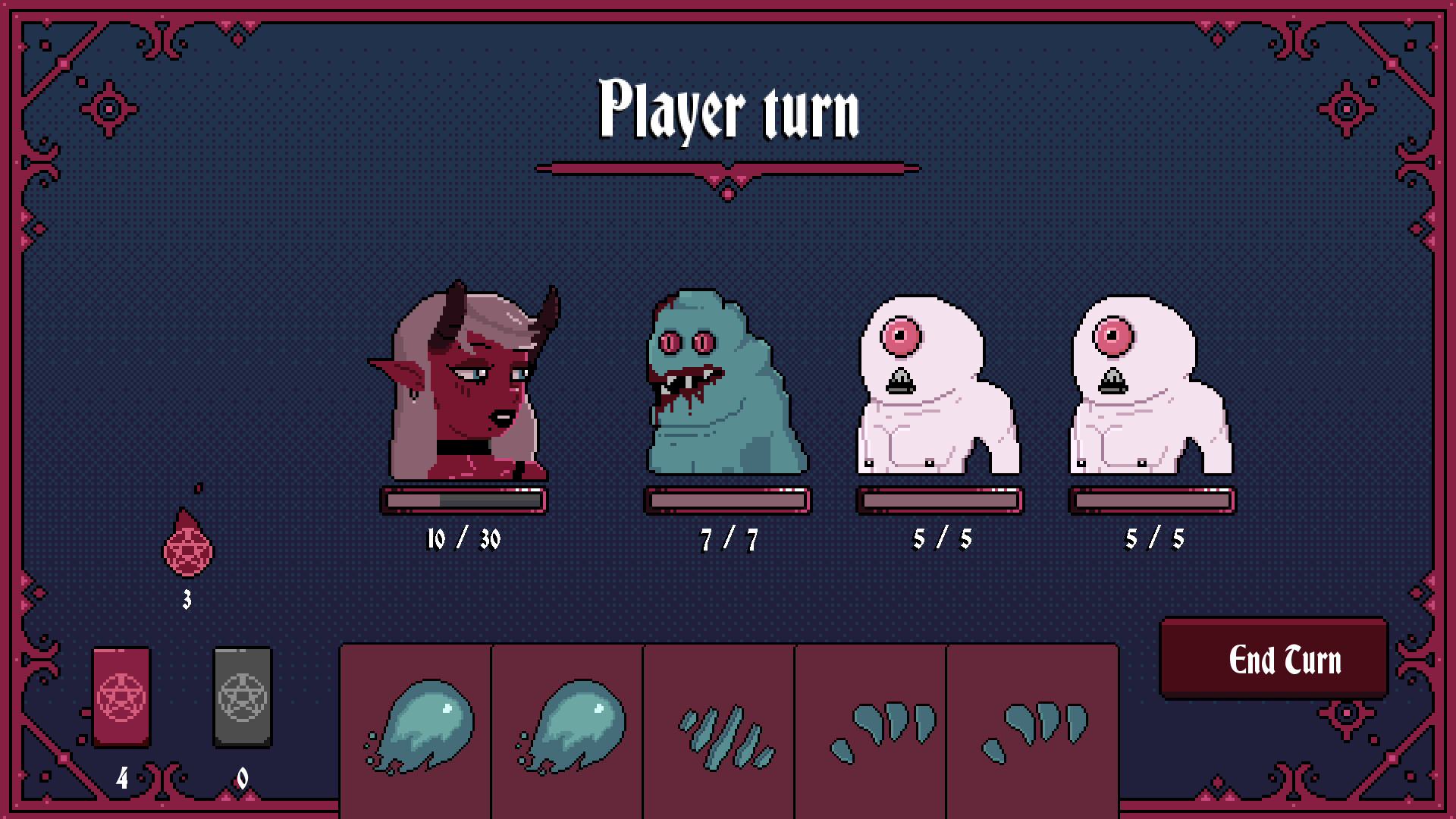This screenshot has width=1456, height=819.
Task: Click the demon girl's health bar
Action: (x=463, y=500)
